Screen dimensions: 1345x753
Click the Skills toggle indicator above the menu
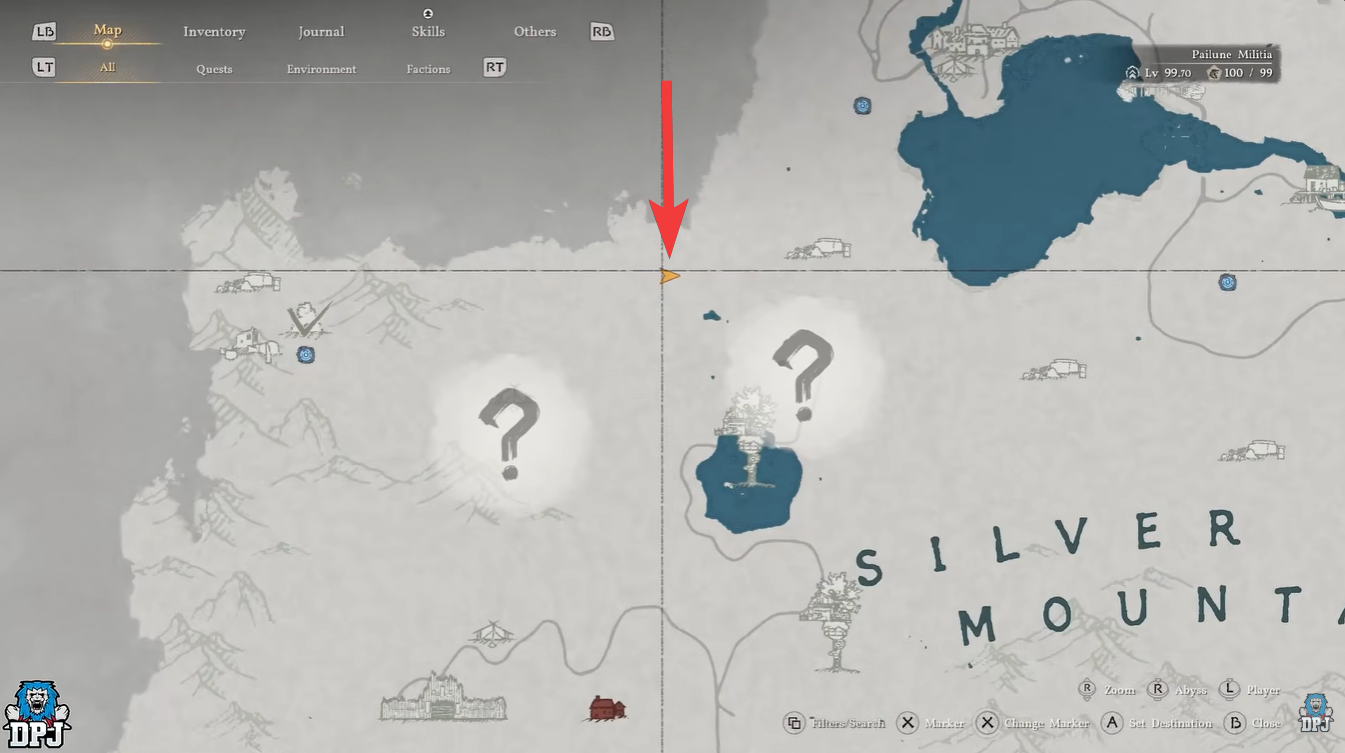[428, 13]
